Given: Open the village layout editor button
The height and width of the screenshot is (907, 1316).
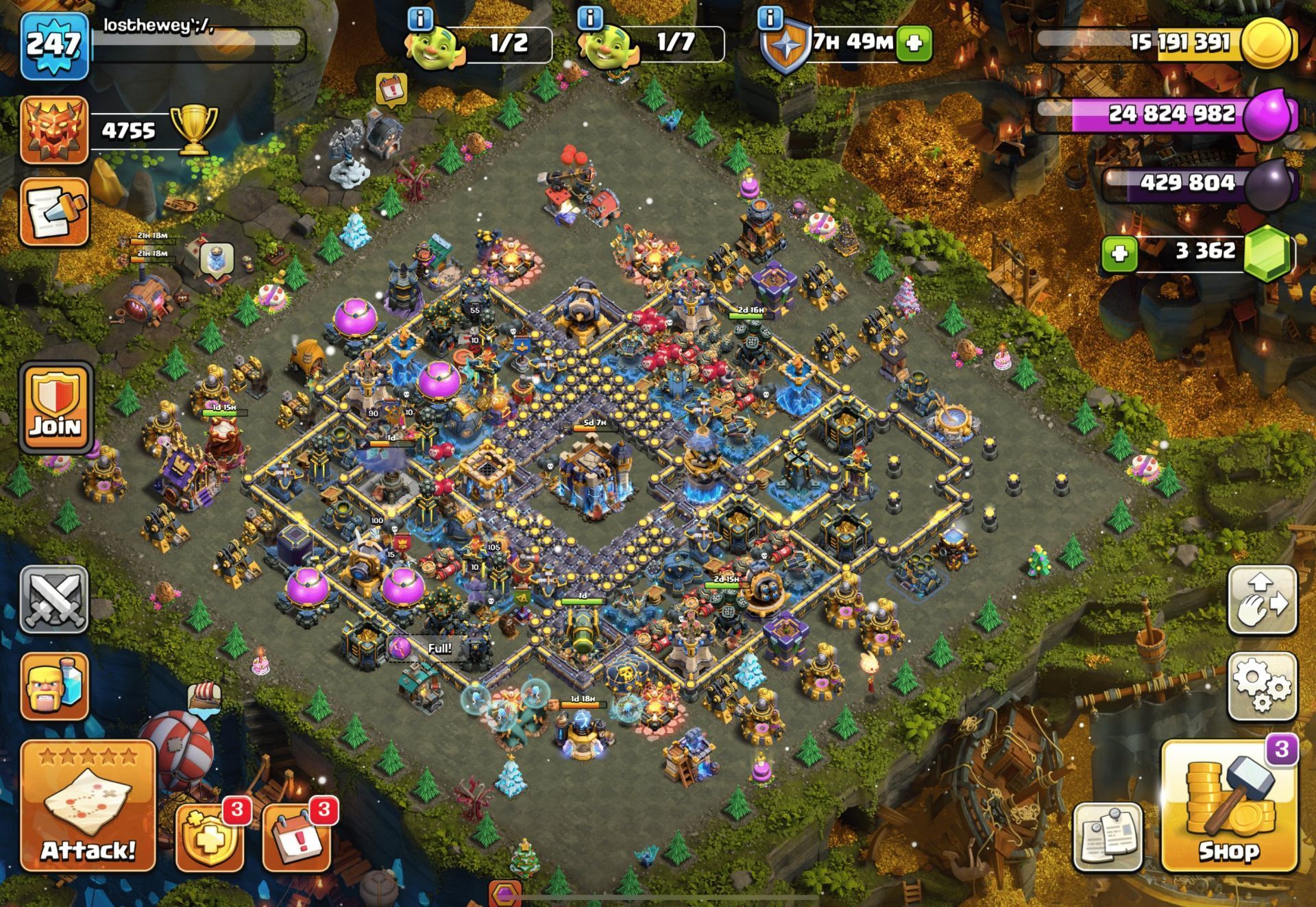Looking at the screenshot, I should [x=1262, y=600].
